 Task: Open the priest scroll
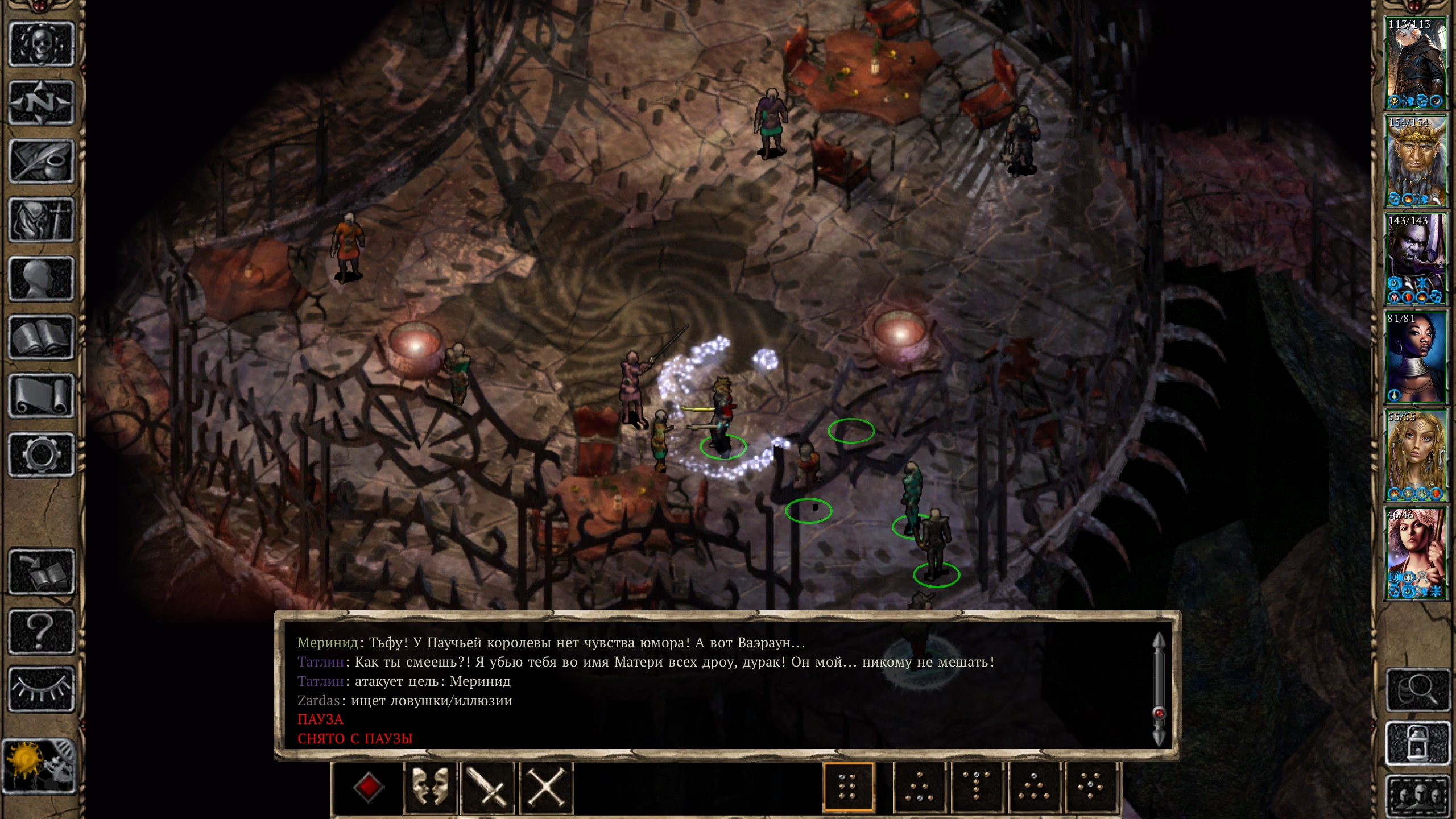coord(42,396)
